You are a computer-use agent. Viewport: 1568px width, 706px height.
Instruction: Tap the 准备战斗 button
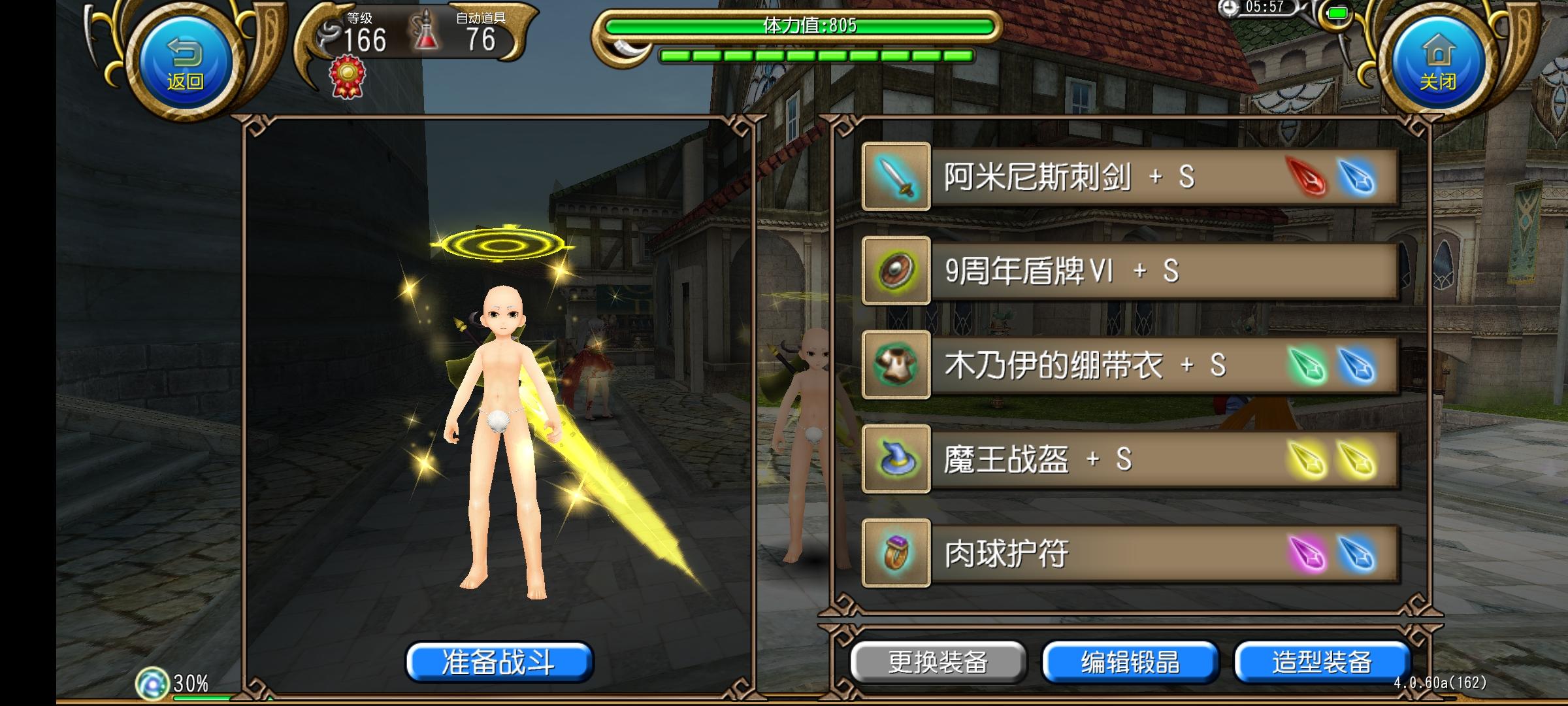pyautogui.click(x=500, y=663)
